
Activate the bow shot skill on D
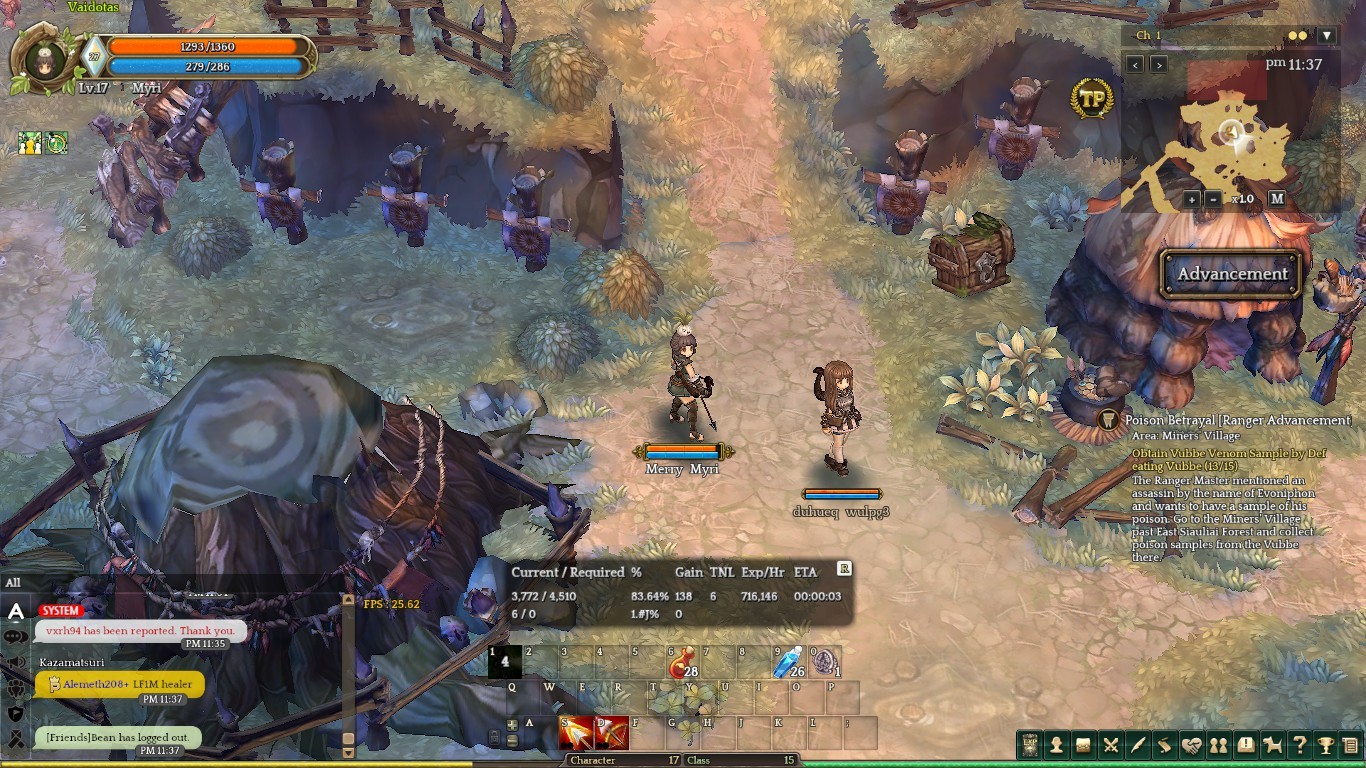click(611, 733)
